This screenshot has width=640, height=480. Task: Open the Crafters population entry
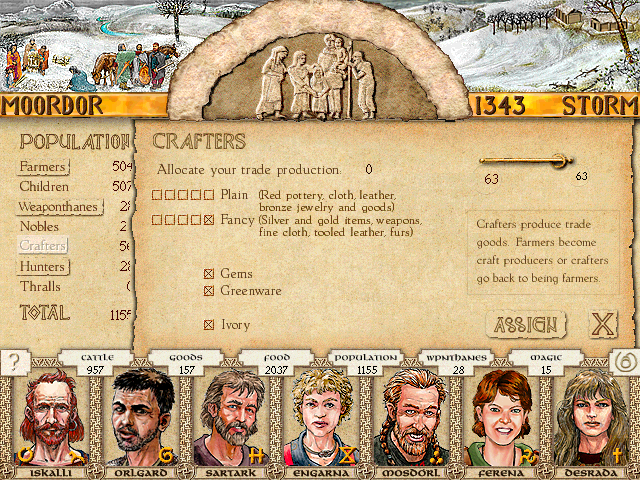coord(42,246)
